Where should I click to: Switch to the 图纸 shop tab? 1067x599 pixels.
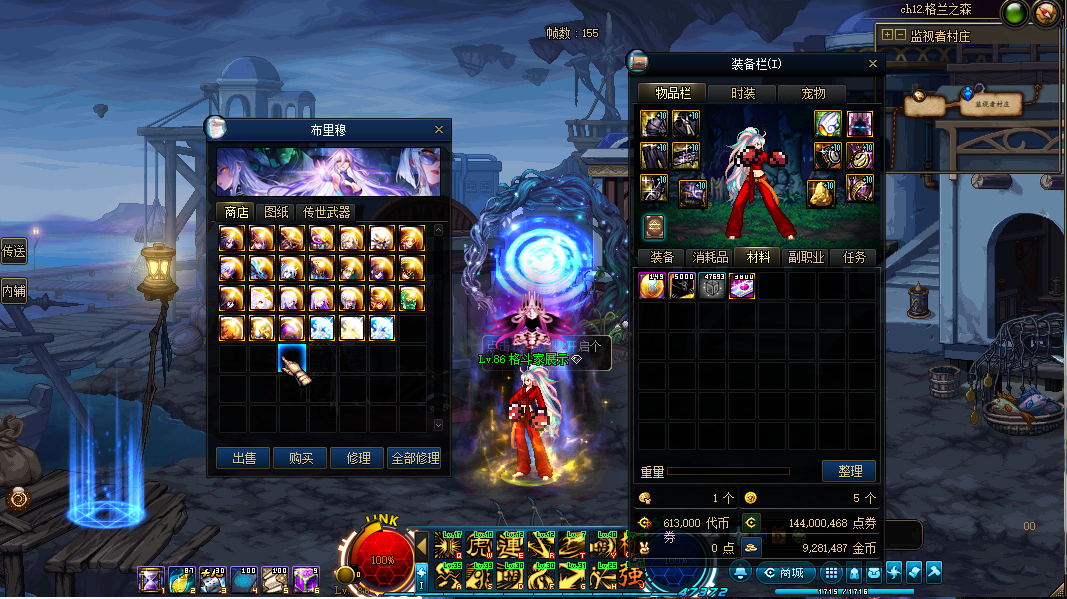(275, 212)
